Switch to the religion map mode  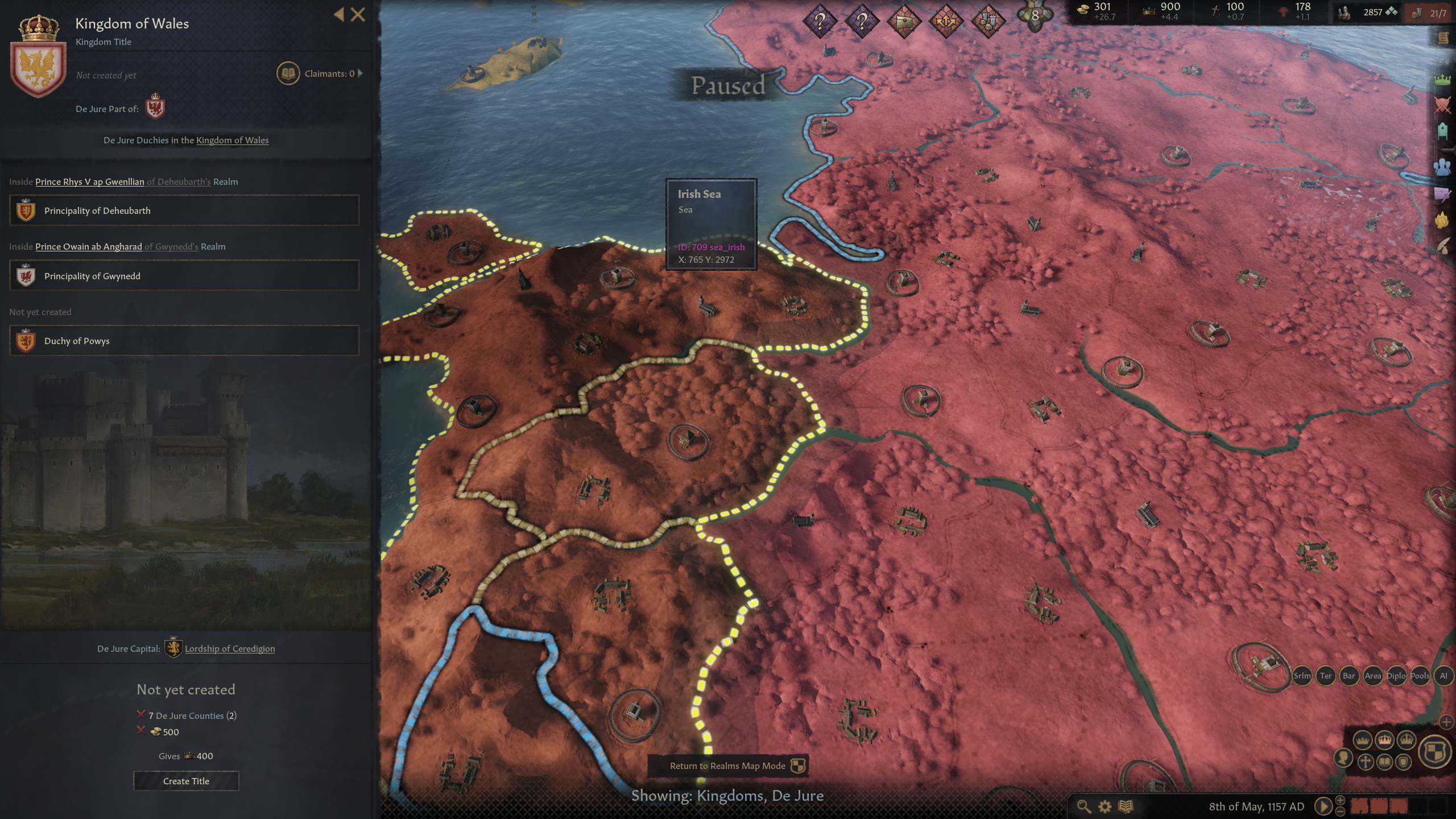pos(1364,762)
